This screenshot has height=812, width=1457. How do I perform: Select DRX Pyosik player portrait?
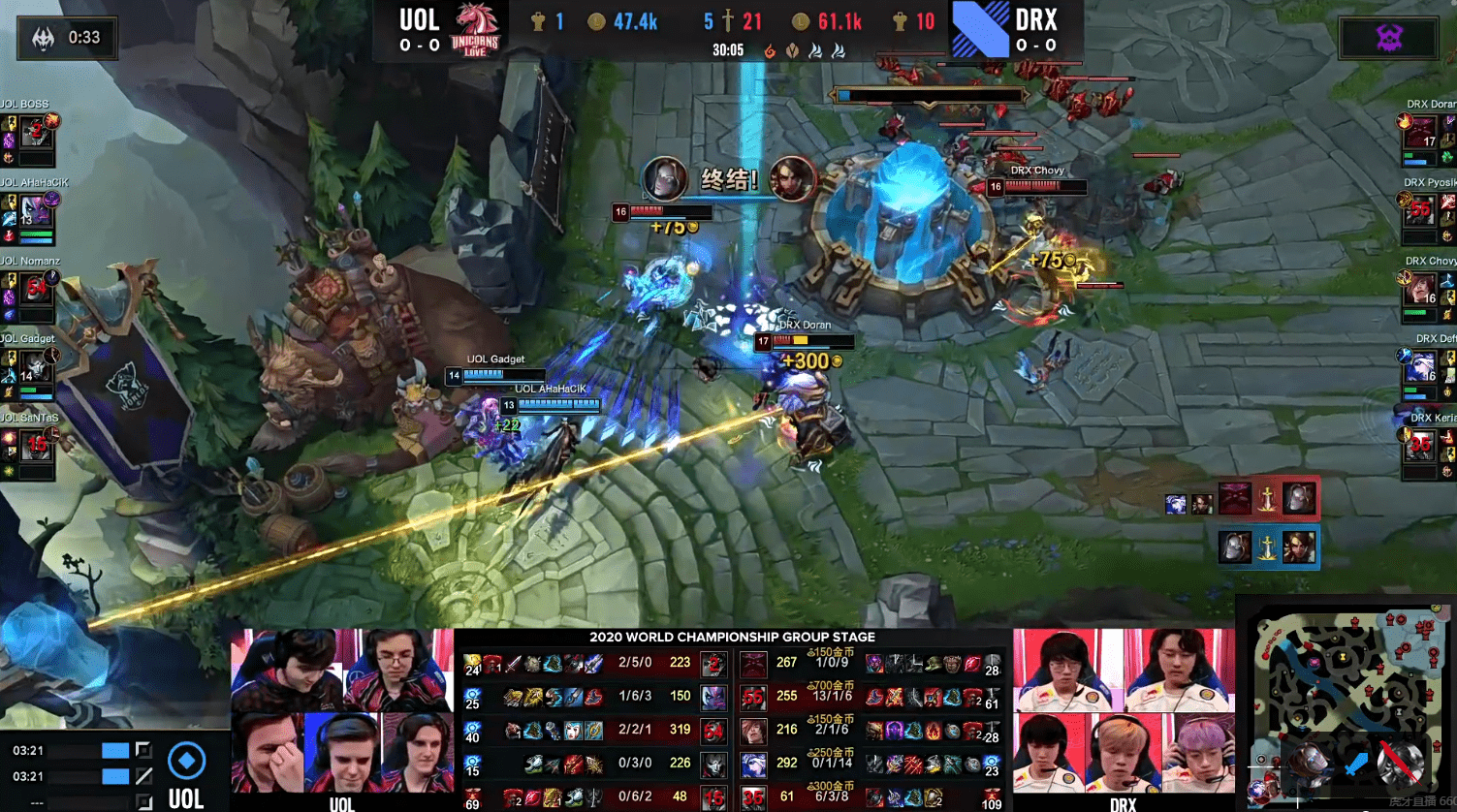(x=1421, y=209)
